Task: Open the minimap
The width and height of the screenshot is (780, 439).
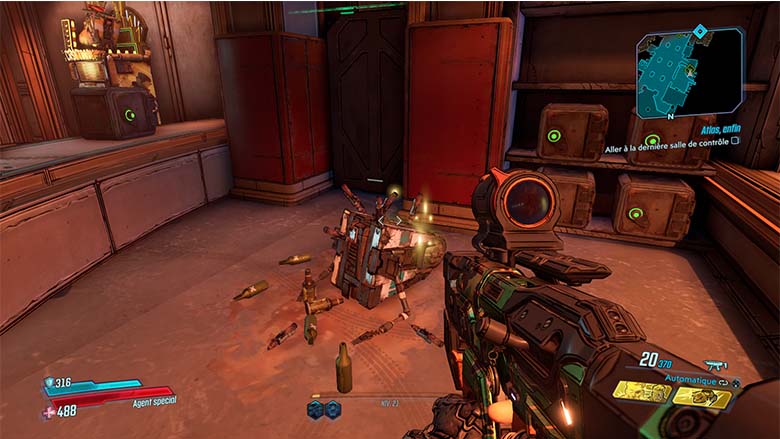Action: [689, 73]
